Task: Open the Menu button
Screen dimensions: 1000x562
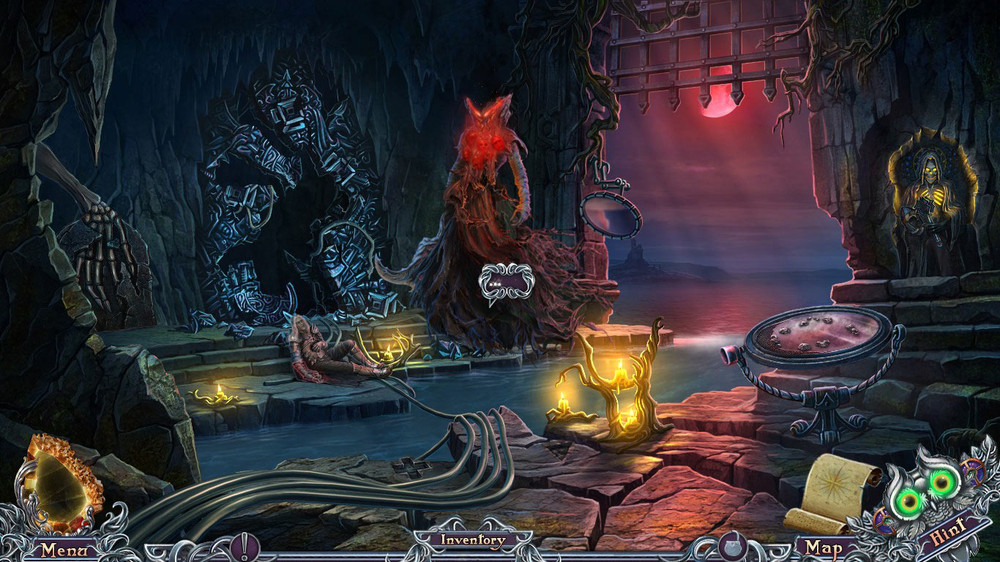Action: 62,549
